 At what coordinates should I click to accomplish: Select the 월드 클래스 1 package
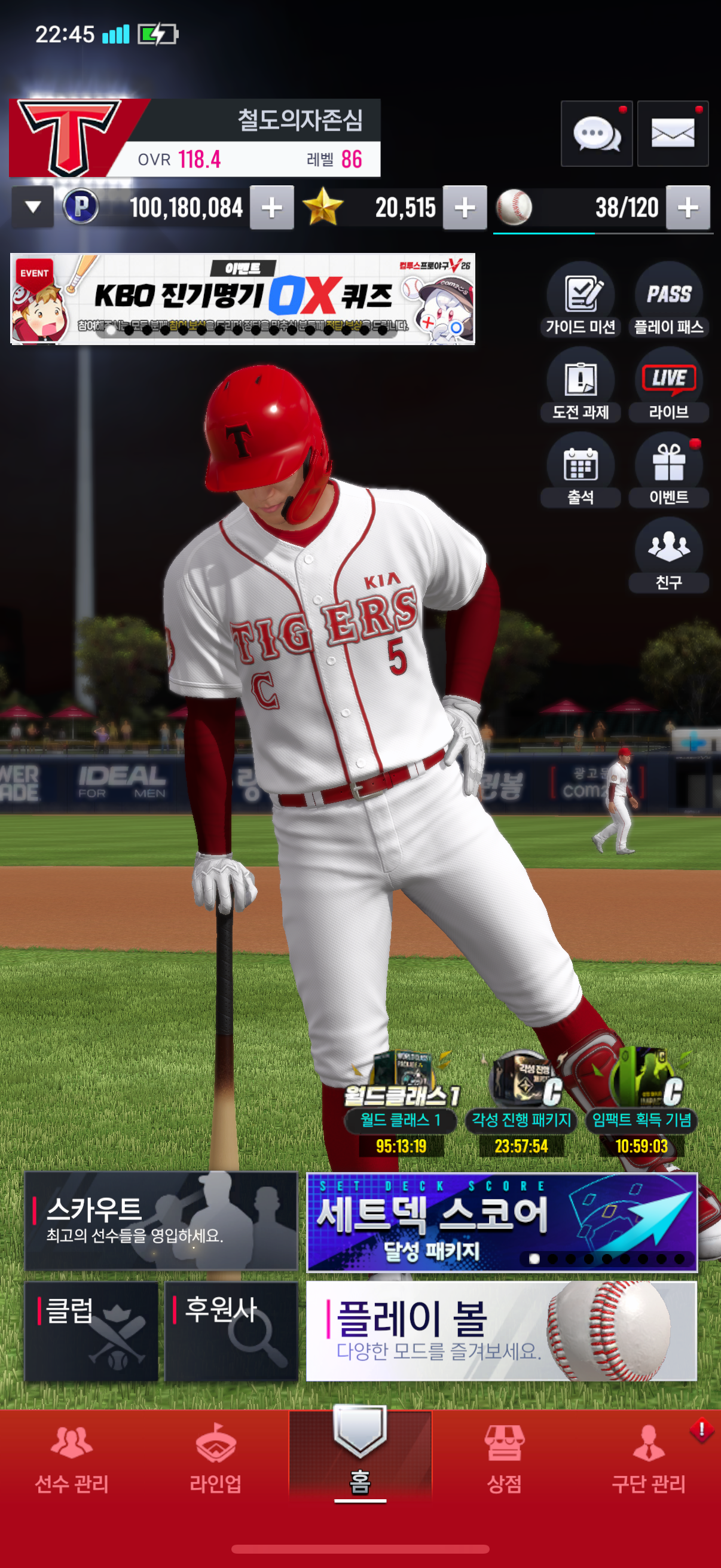click(x=401, y=1103)
